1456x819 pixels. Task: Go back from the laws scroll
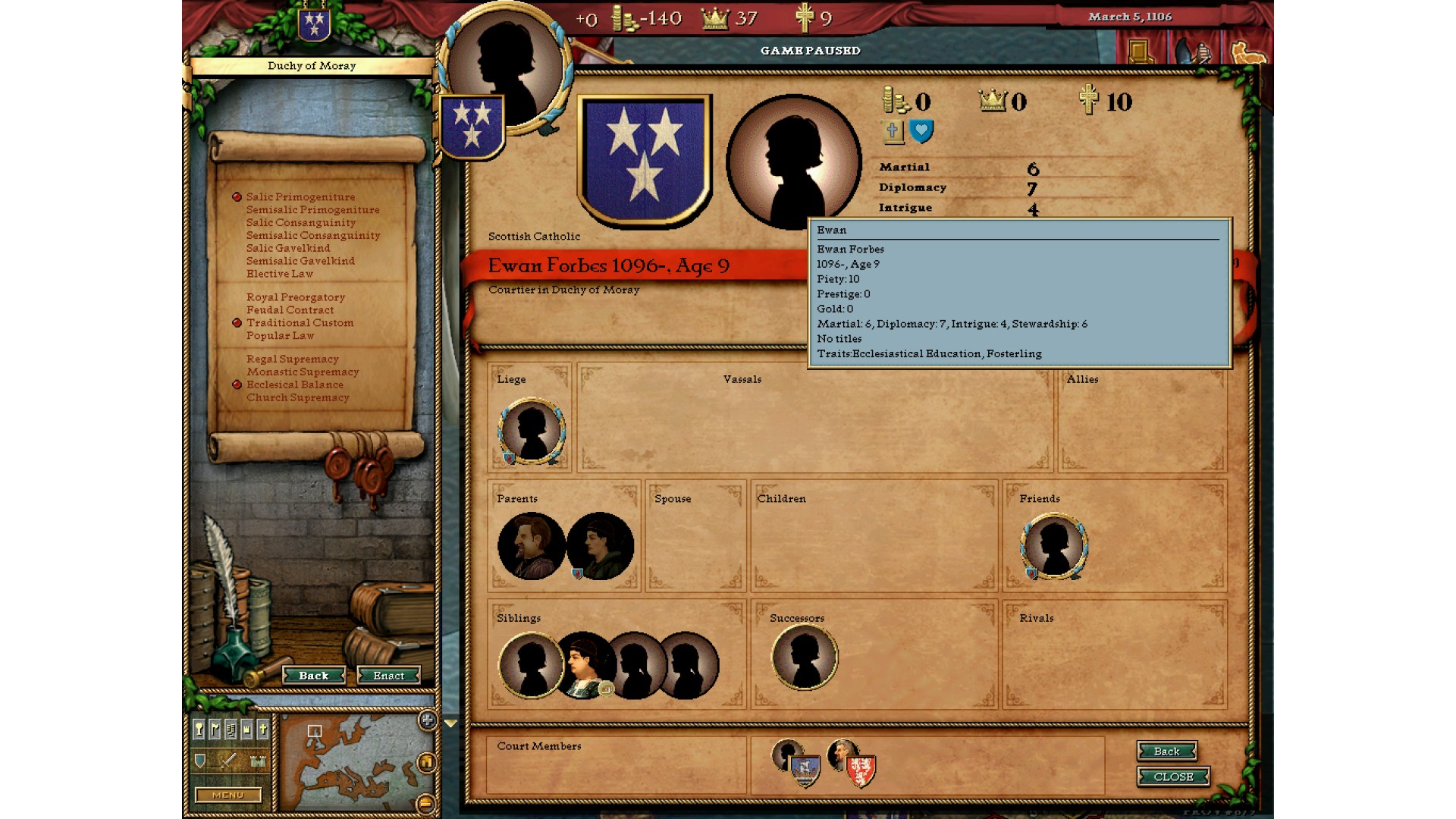pos(313,676)
